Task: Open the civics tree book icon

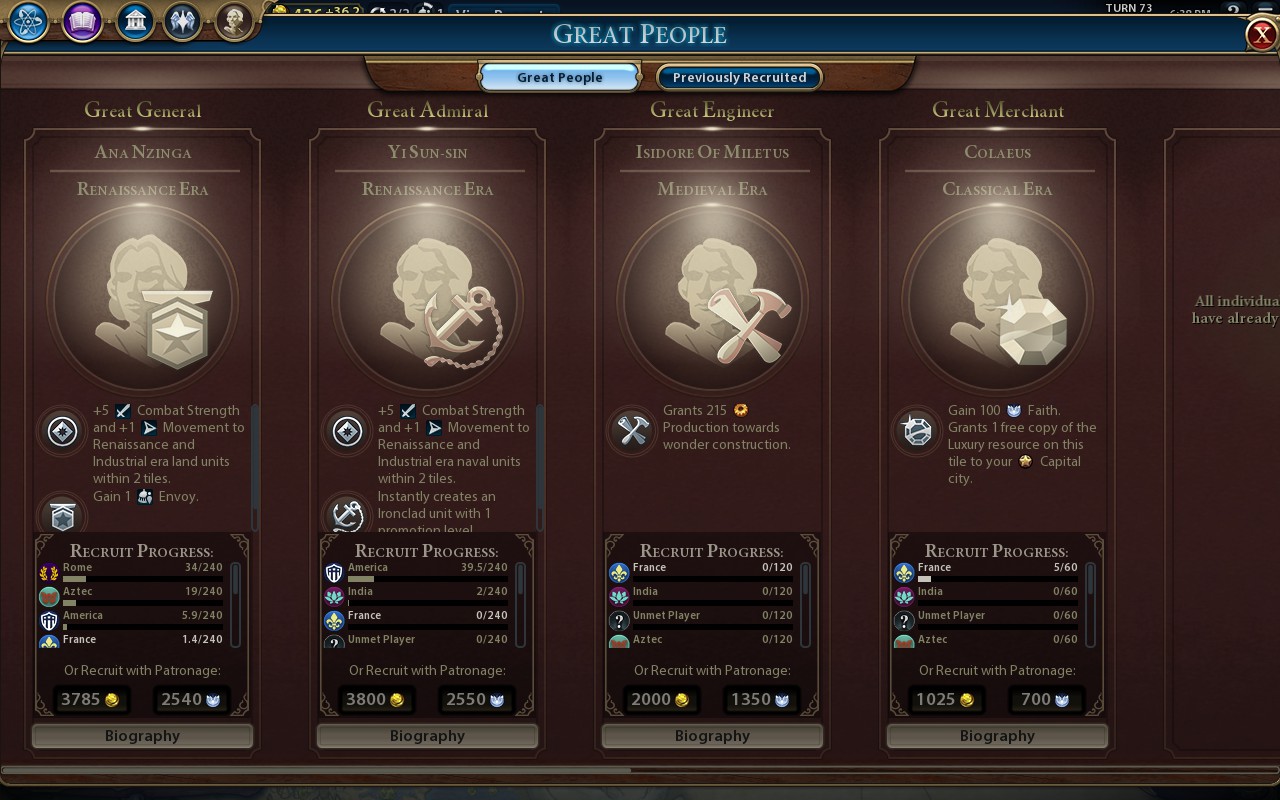Action: (x=82, y=22)
